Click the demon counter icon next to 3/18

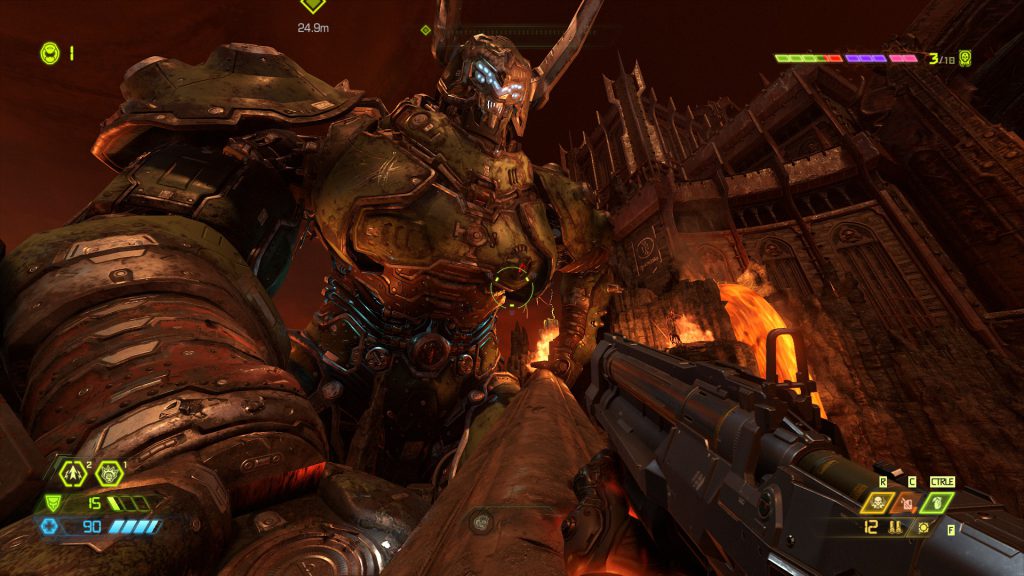click(964, 59)
